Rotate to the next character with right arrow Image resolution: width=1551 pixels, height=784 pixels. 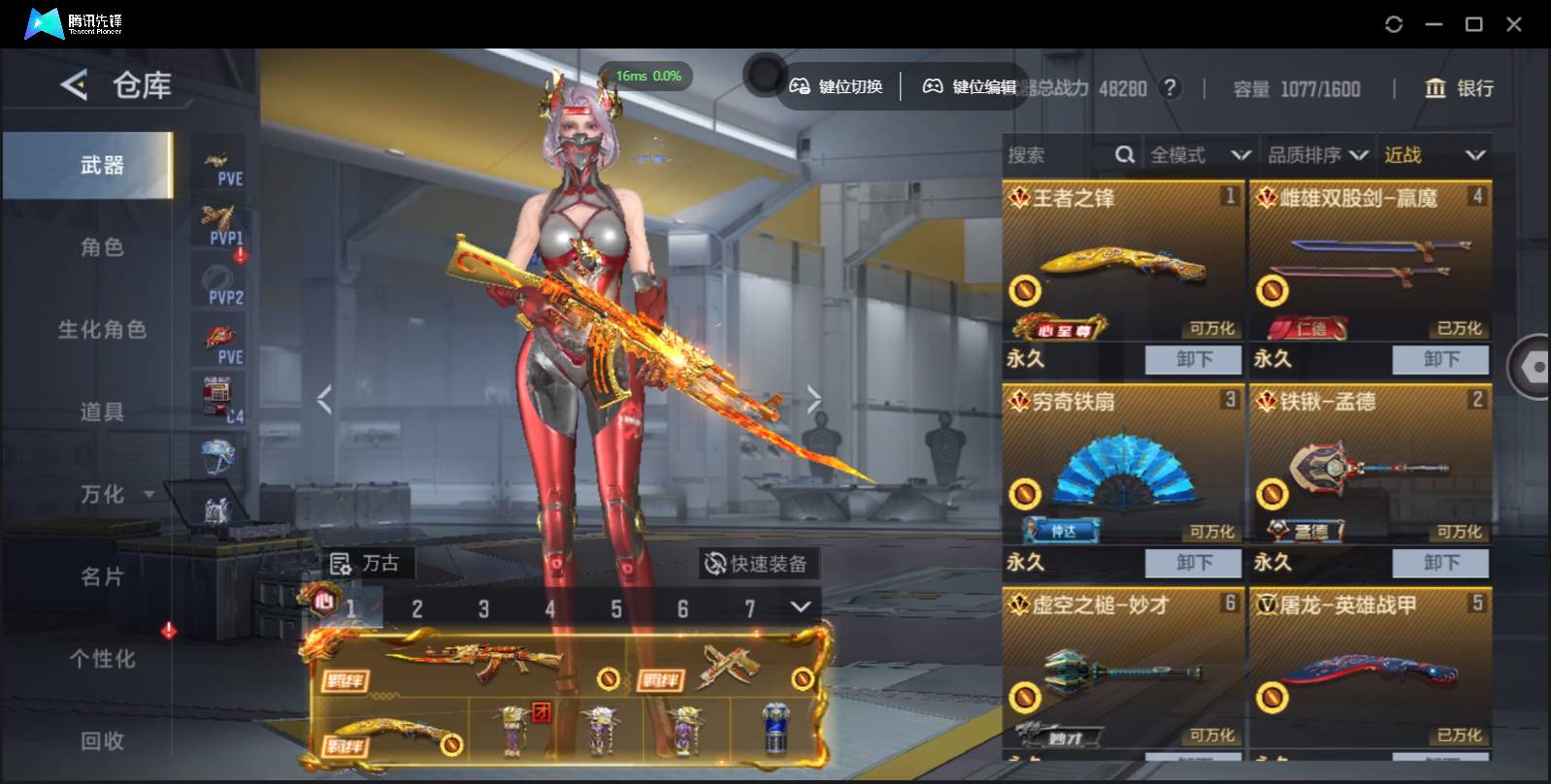tap(813, 398)
